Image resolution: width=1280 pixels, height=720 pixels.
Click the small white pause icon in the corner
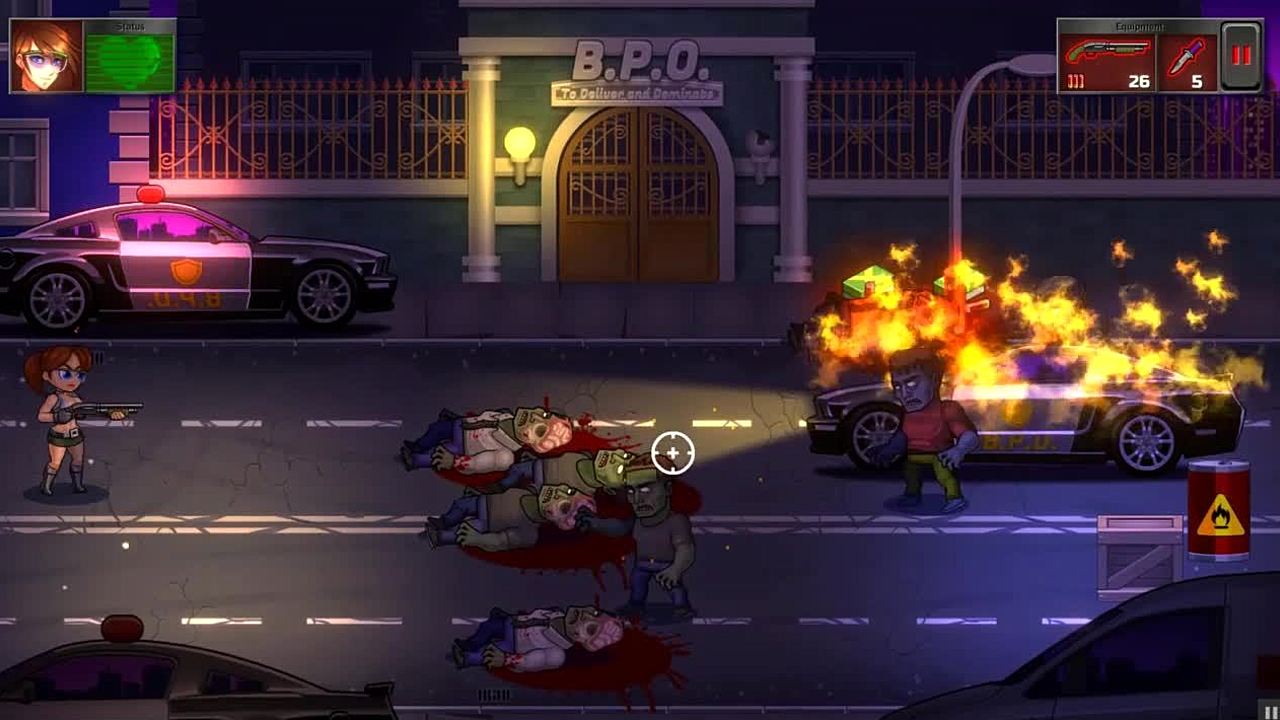tap(1270, 711)
